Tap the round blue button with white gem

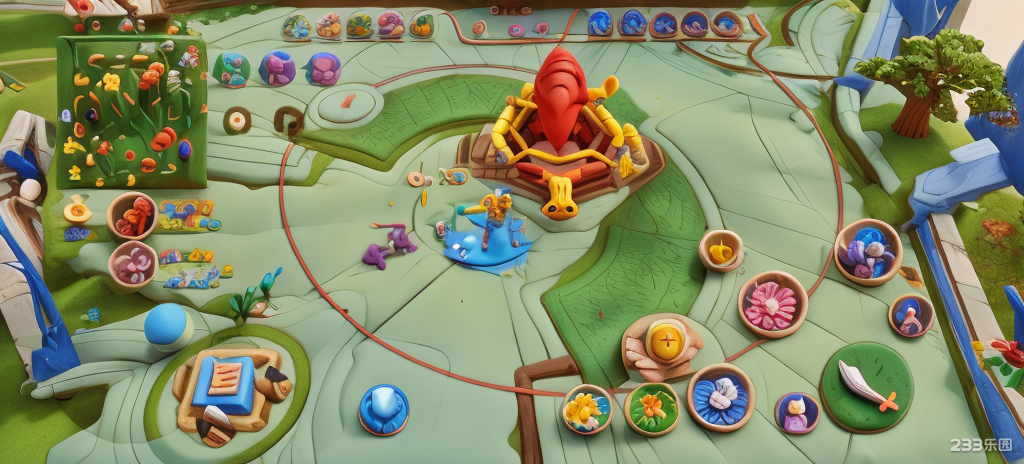tap(384, 409)
